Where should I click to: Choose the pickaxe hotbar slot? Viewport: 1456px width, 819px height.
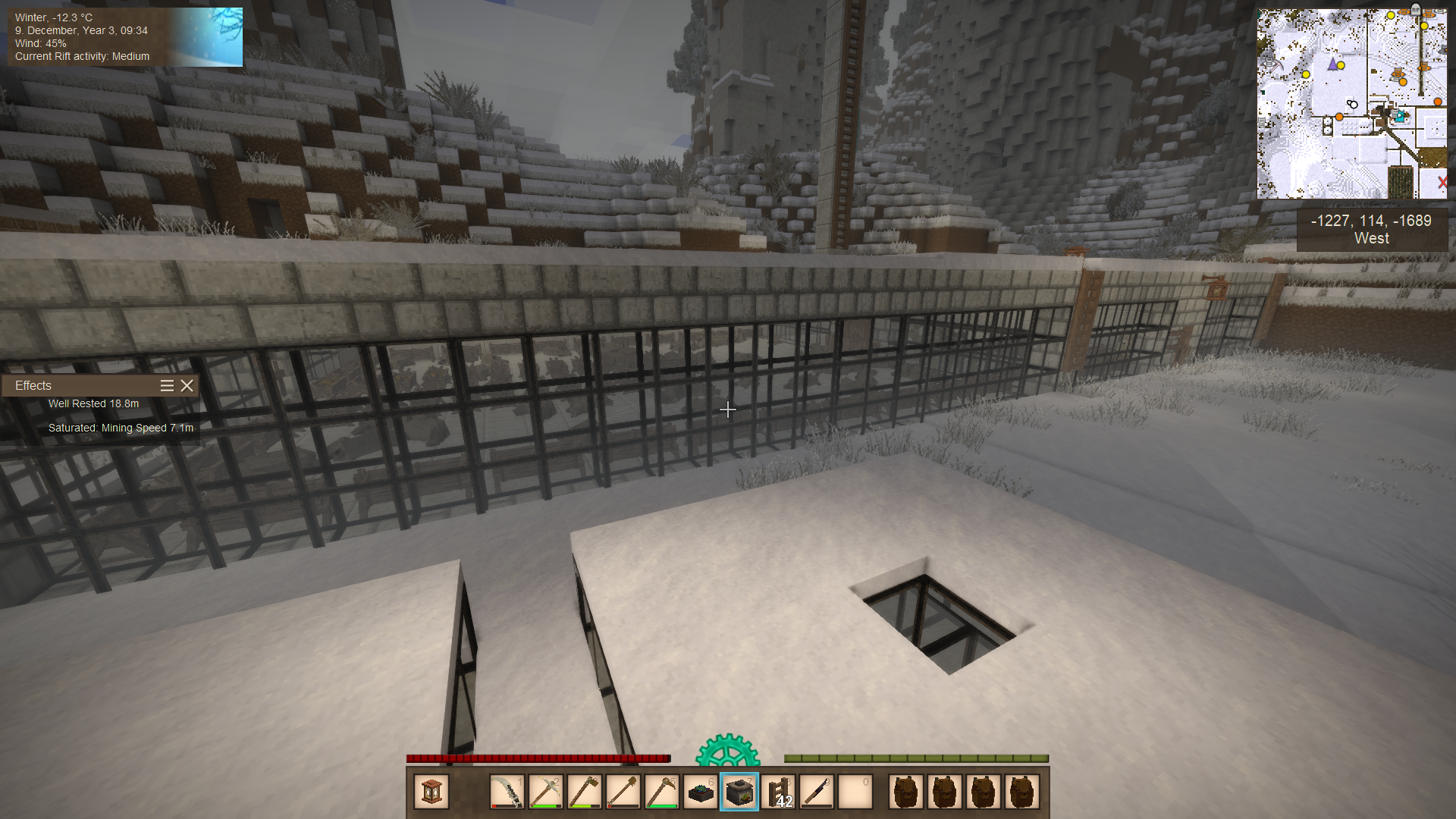[546, 792]
